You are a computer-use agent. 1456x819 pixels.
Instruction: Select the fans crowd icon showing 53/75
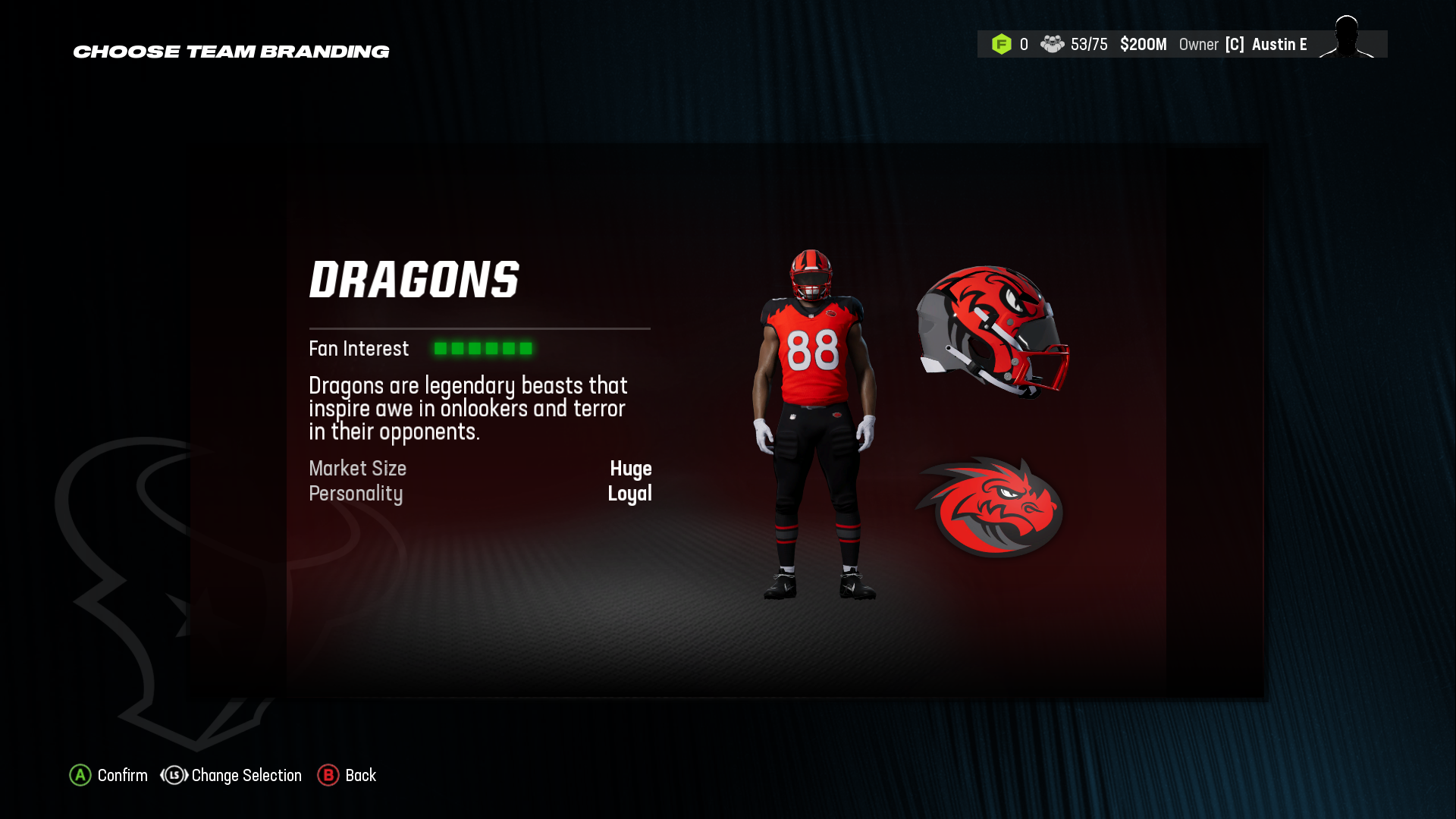click(1053, 44)
